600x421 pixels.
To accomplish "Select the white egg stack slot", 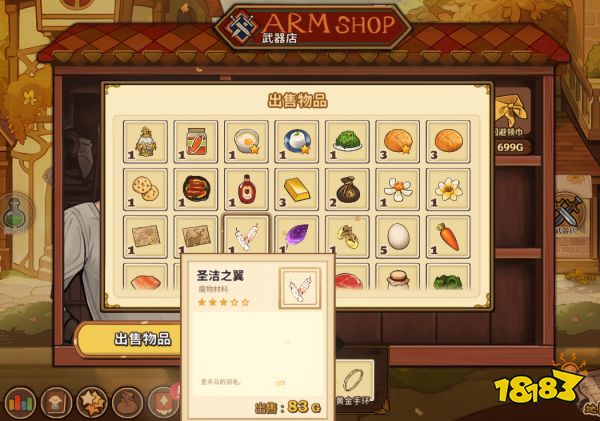I will click(397, 238).
